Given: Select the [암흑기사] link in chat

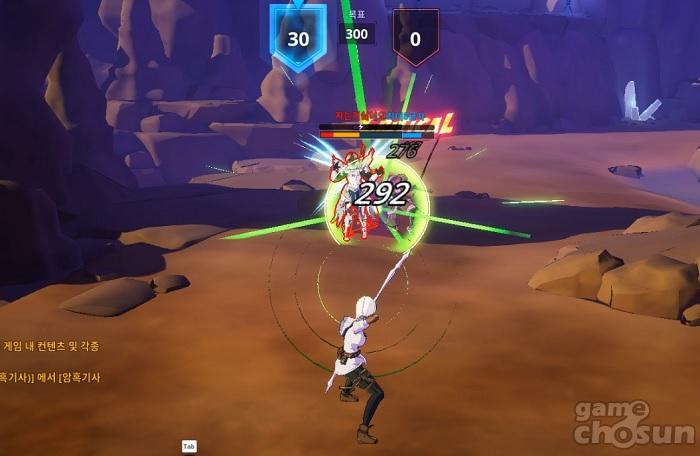Looking at the screenshot, I should 79,377.
